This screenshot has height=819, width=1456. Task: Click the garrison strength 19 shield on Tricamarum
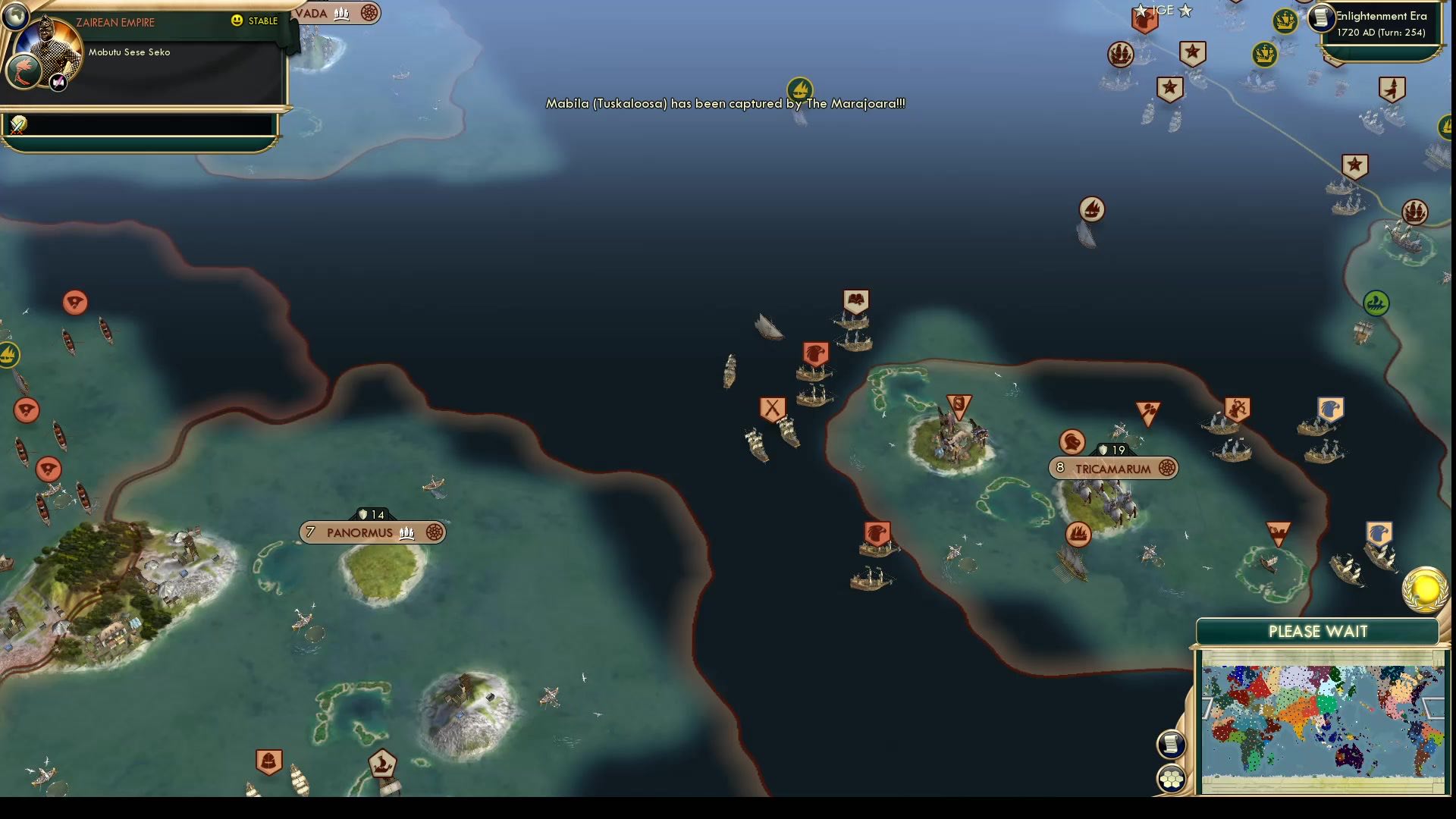click(1112, 449)
